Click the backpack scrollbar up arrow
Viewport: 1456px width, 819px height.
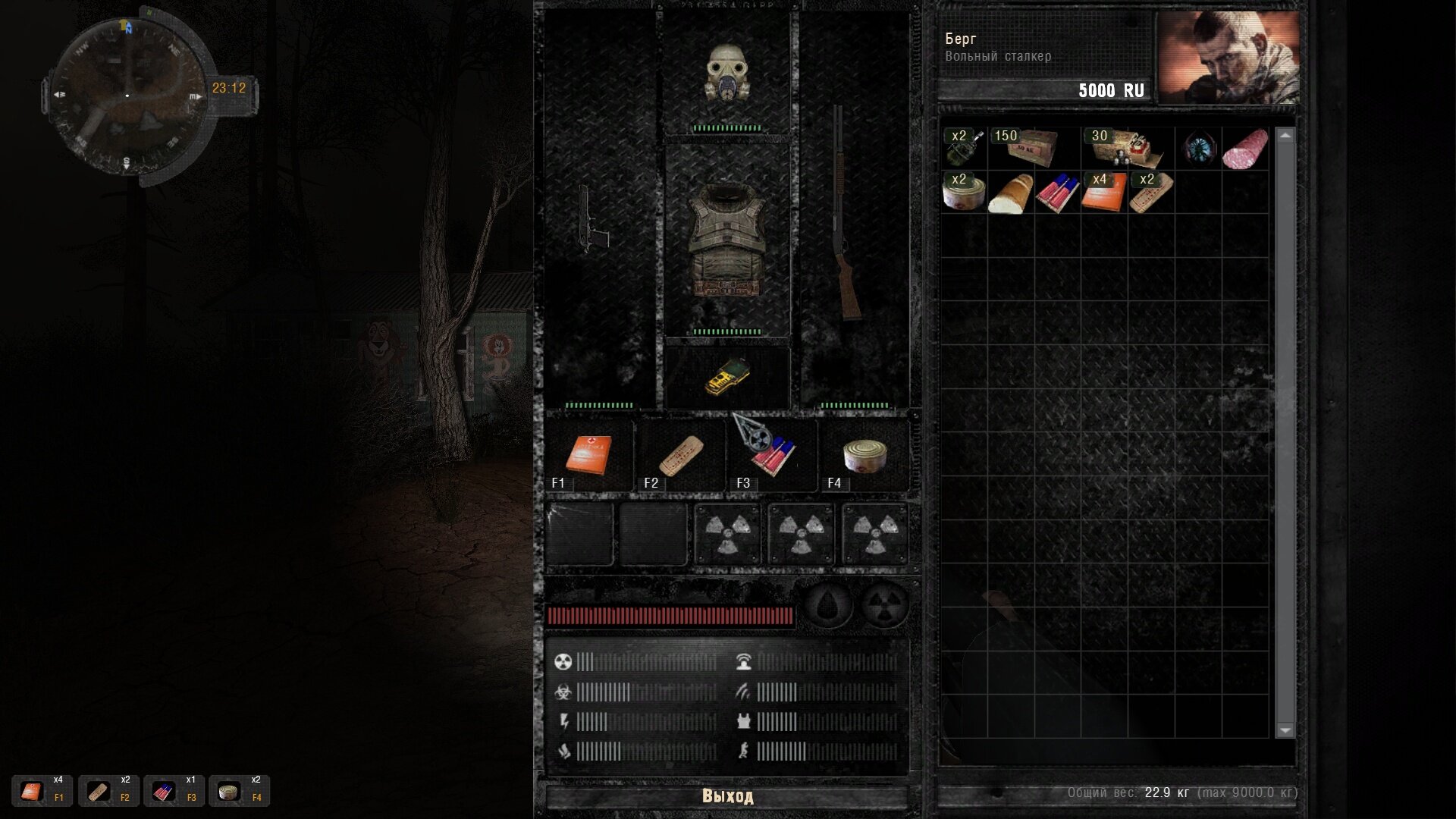[1285, 136]
